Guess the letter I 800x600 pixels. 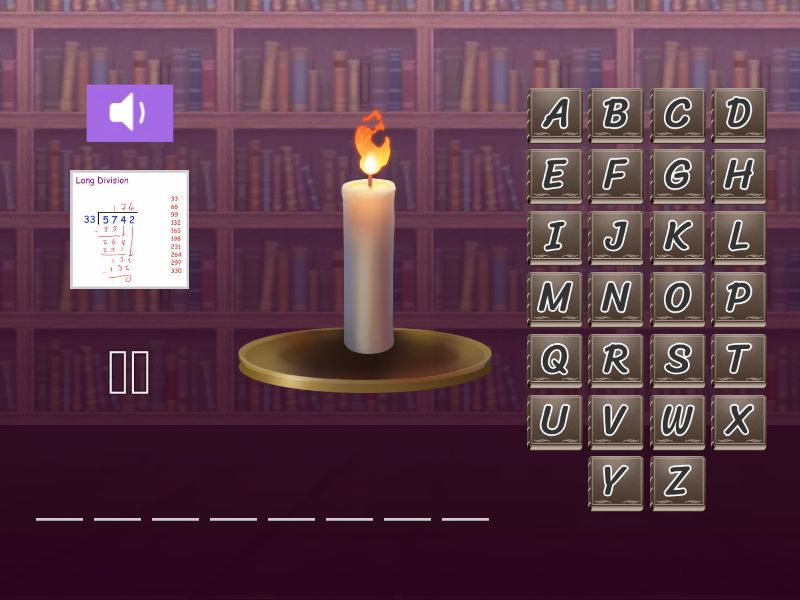[555, 237]
